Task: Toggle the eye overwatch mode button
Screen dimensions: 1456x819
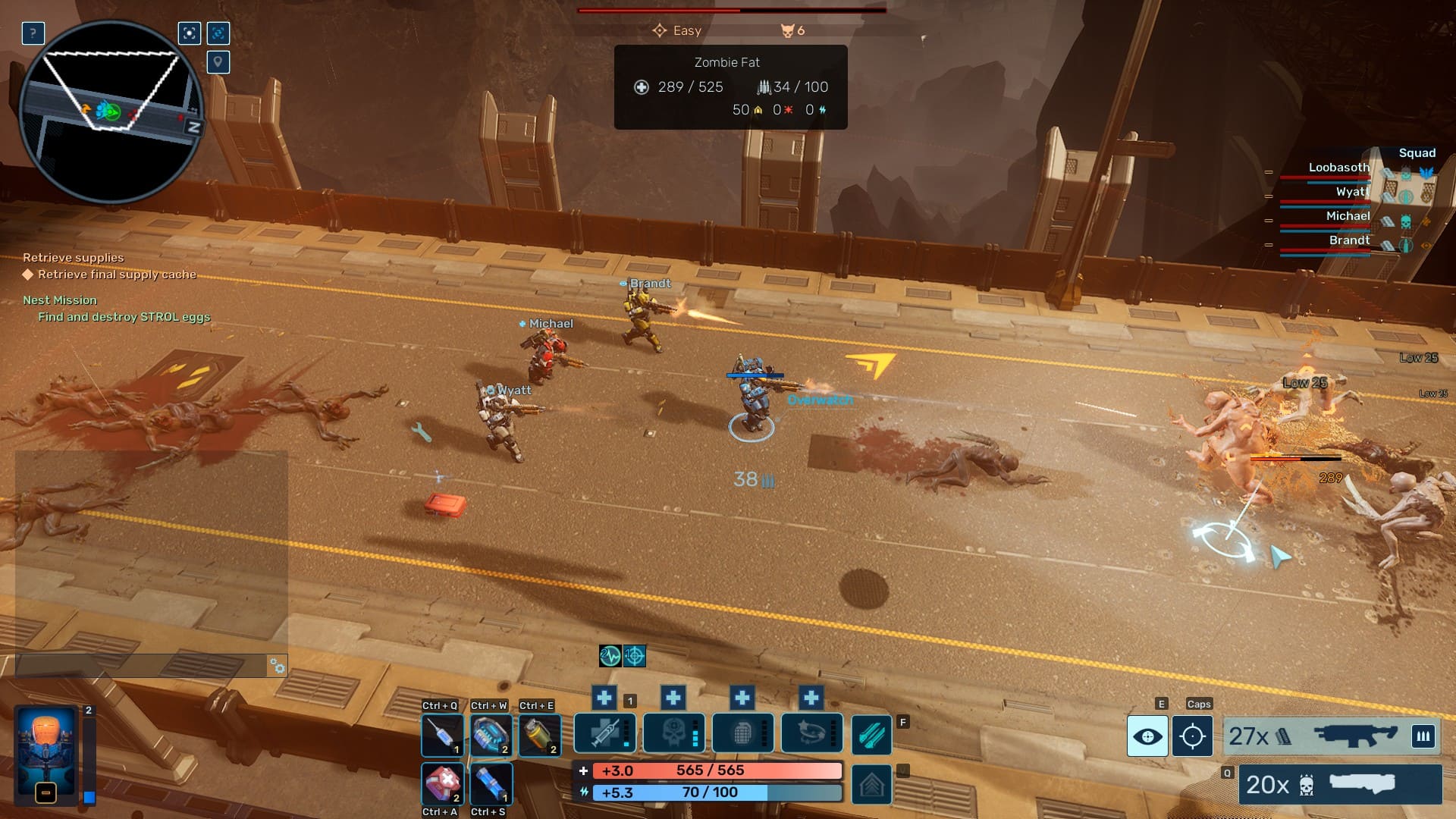Action: click(1147, 736)
